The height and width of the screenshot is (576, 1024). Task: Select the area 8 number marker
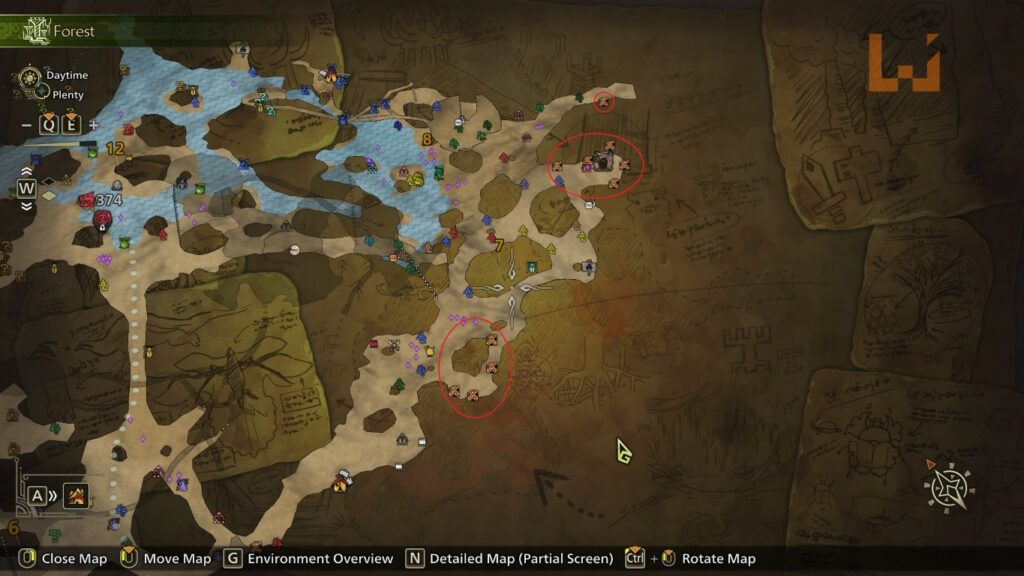(427, 140)
